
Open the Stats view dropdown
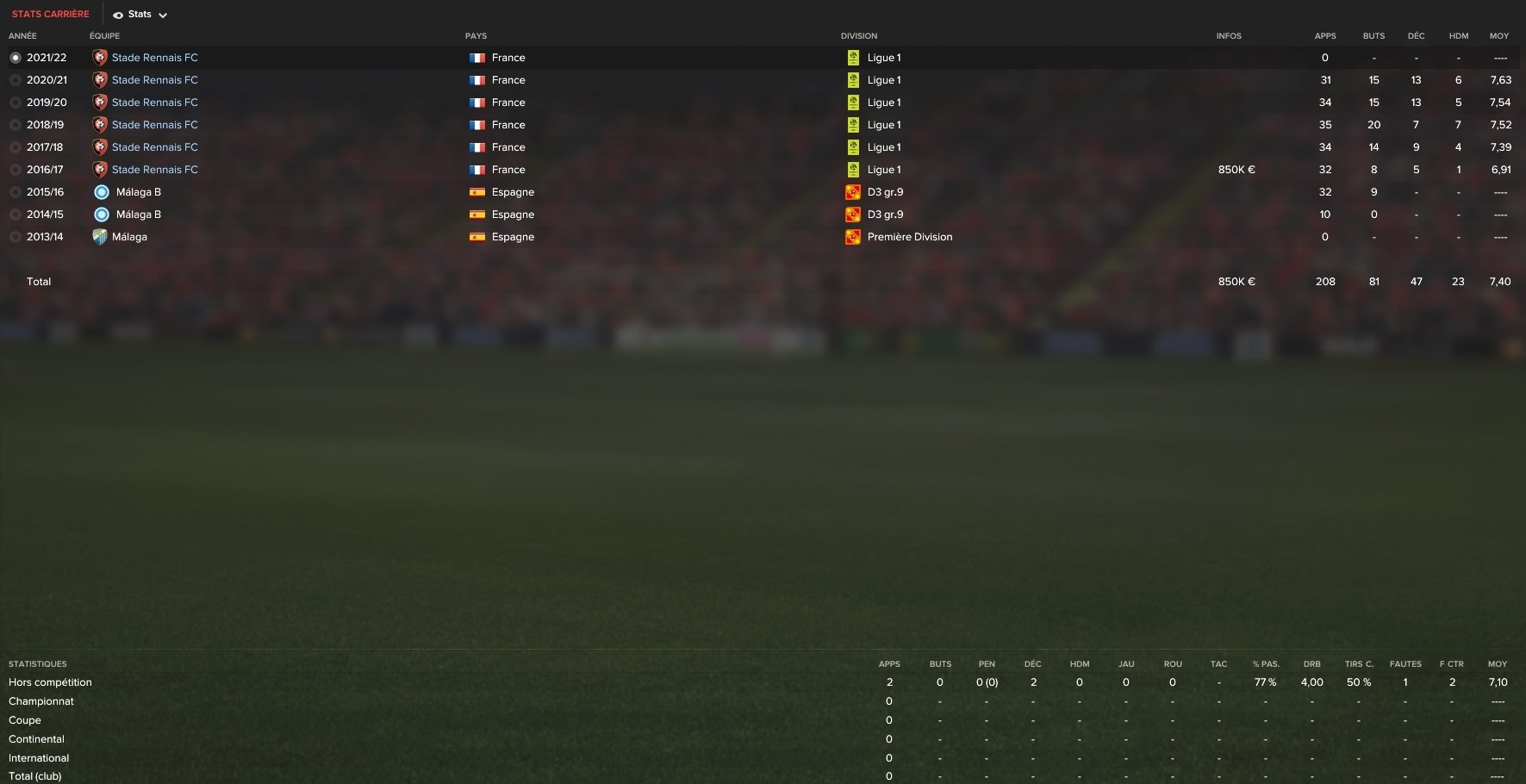click(x=140, y=15)
